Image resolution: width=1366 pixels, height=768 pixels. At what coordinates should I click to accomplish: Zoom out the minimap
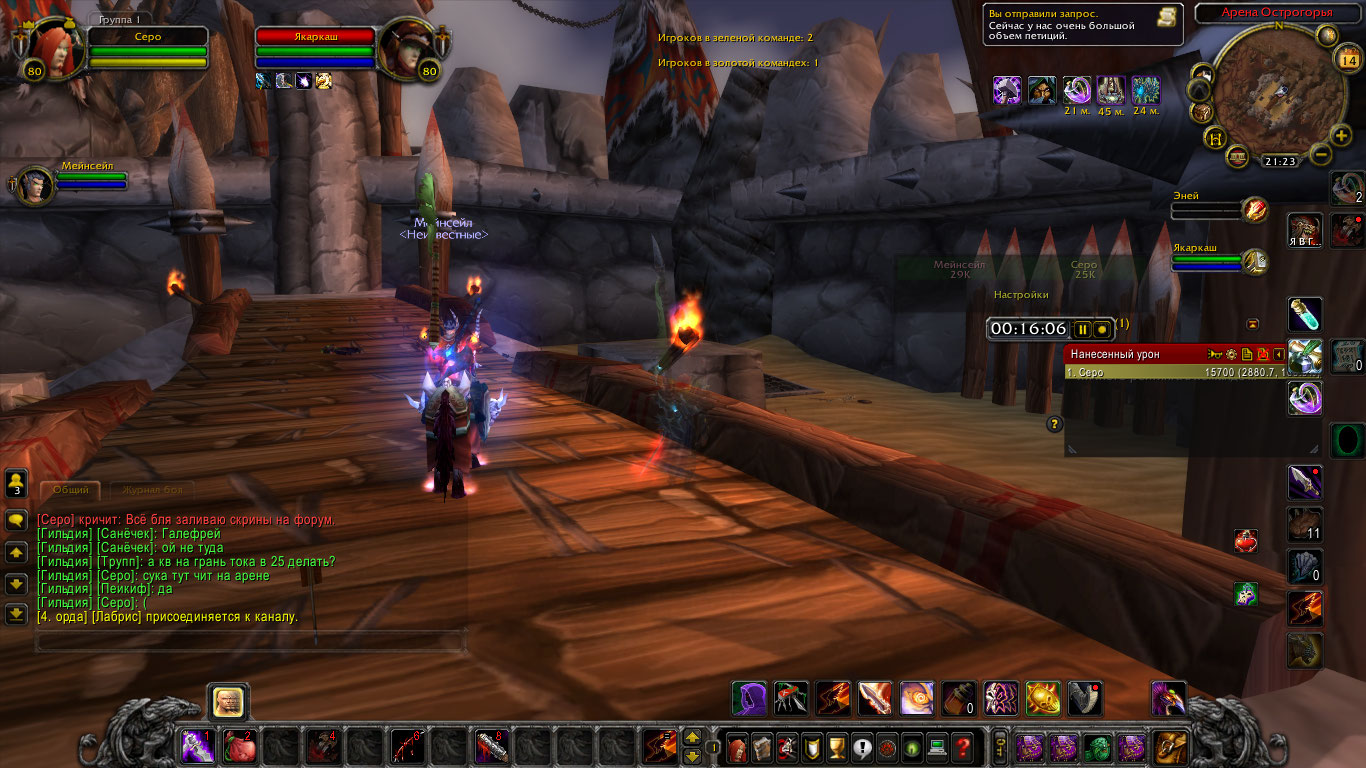1319,155
